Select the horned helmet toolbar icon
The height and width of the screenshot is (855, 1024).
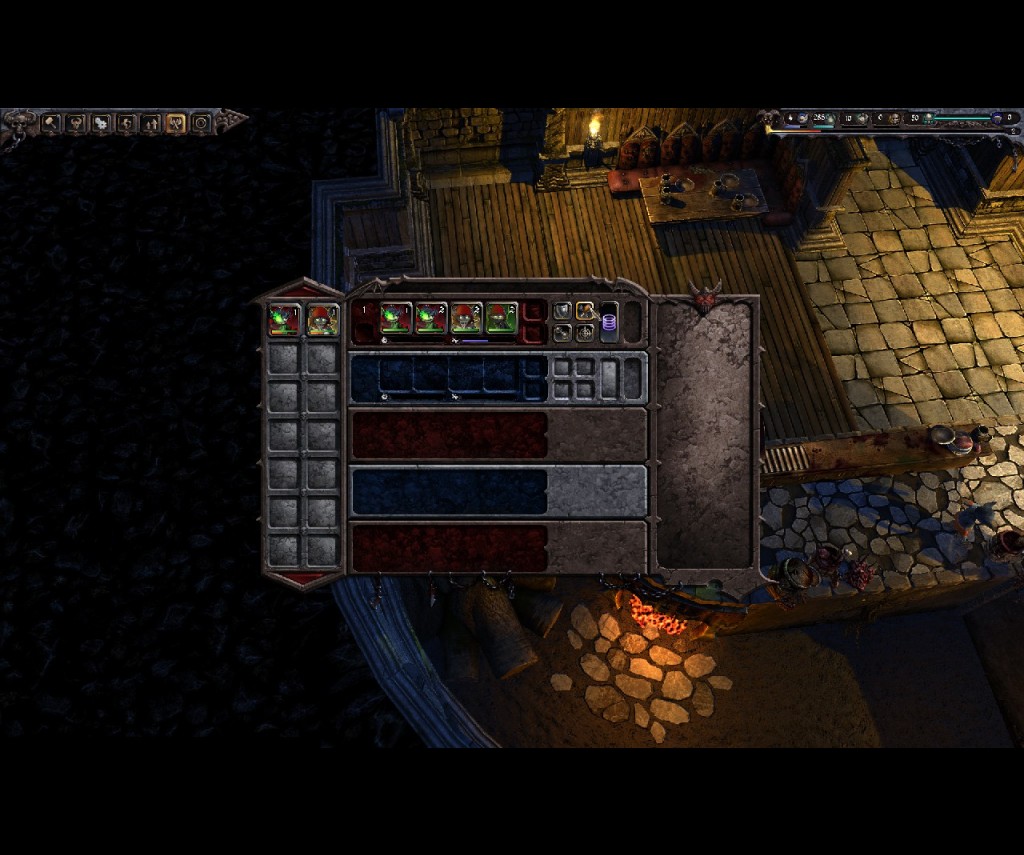coord(76,123)
